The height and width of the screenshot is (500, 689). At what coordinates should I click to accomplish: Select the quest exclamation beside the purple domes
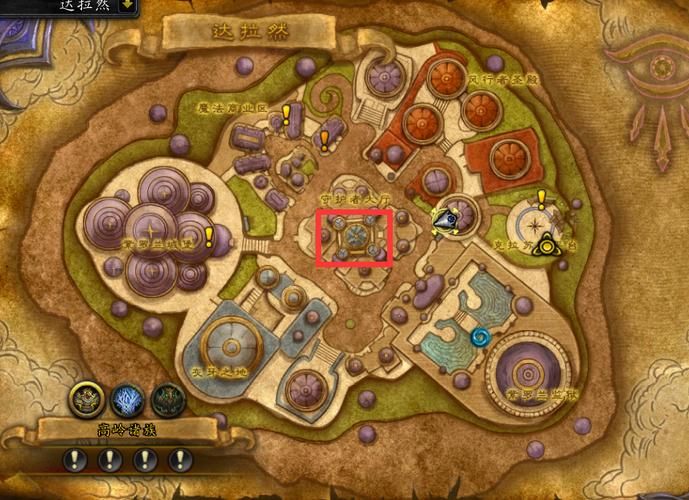pos(209,237)
